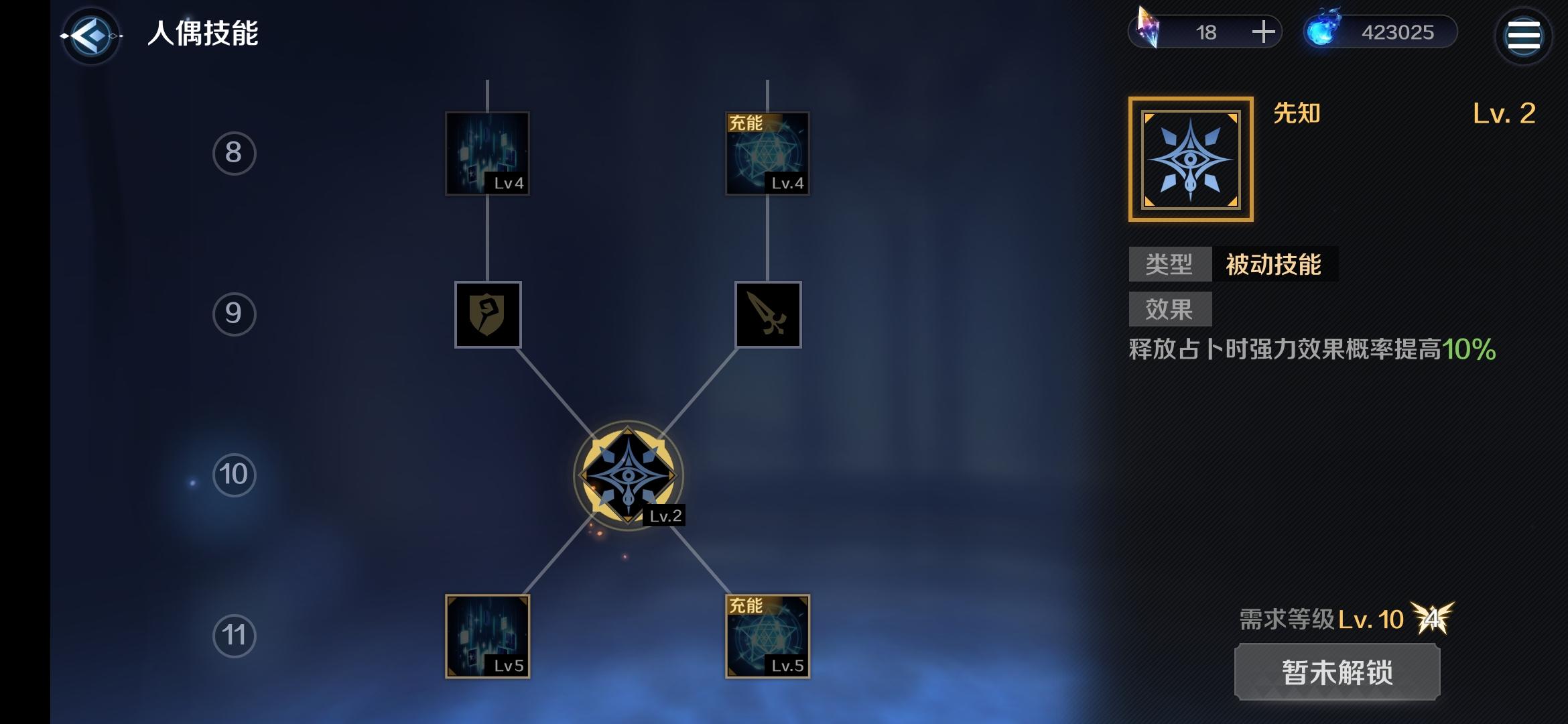Select the 被动技能 passive skill label
This screenshot has width=1568, height=724.
pos(1277,263)
